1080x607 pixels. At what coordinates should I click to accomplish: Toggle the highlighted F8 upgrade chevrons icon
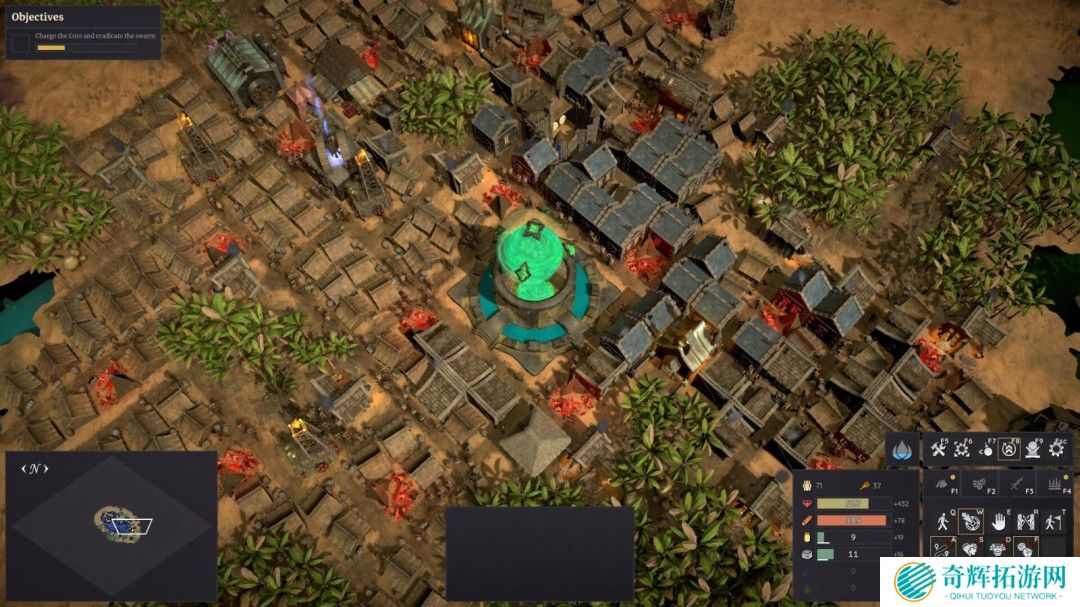point(1011,449)
